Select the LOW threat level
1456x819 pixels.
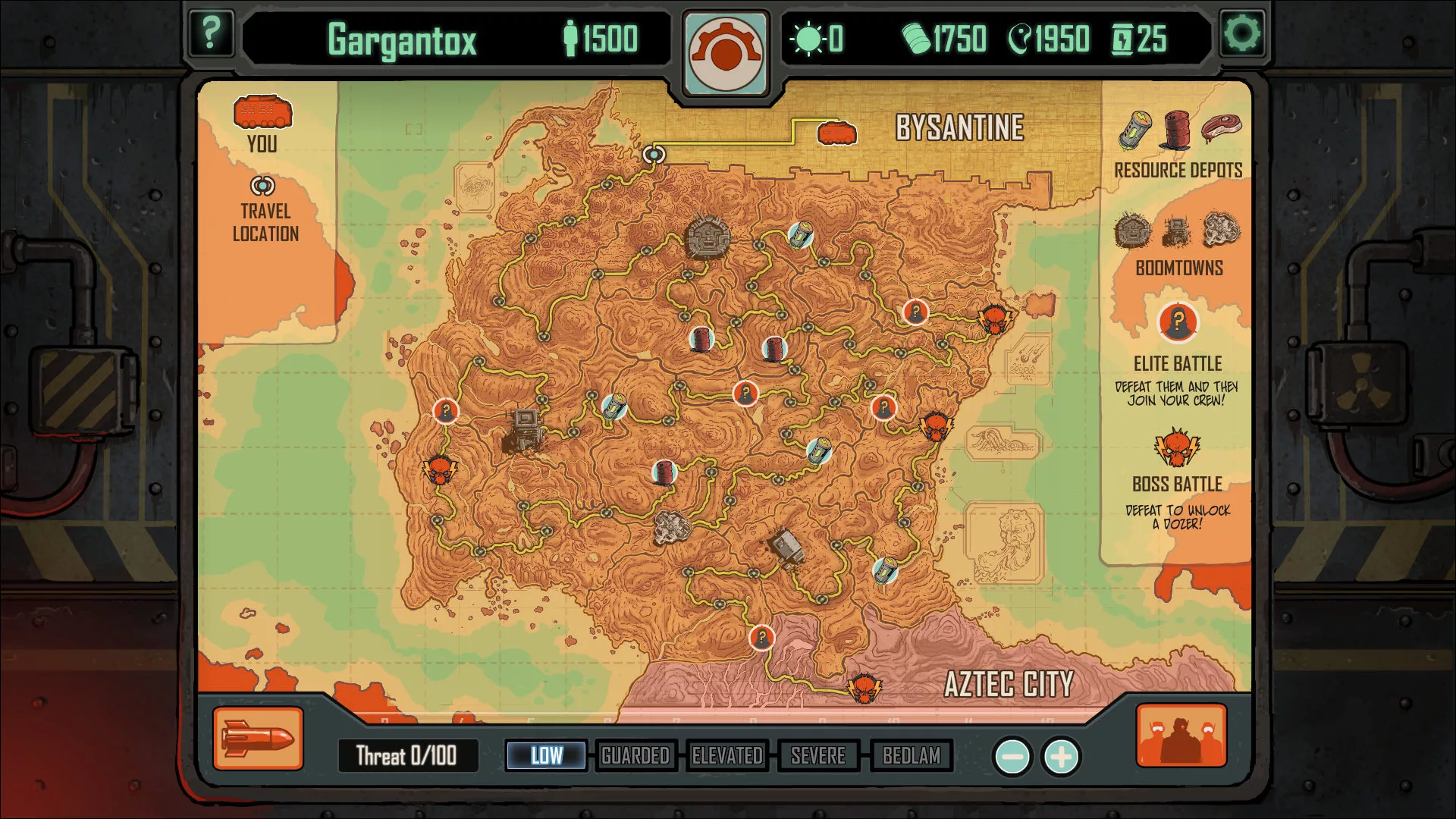pyautogui.click(x=546, y=755)
